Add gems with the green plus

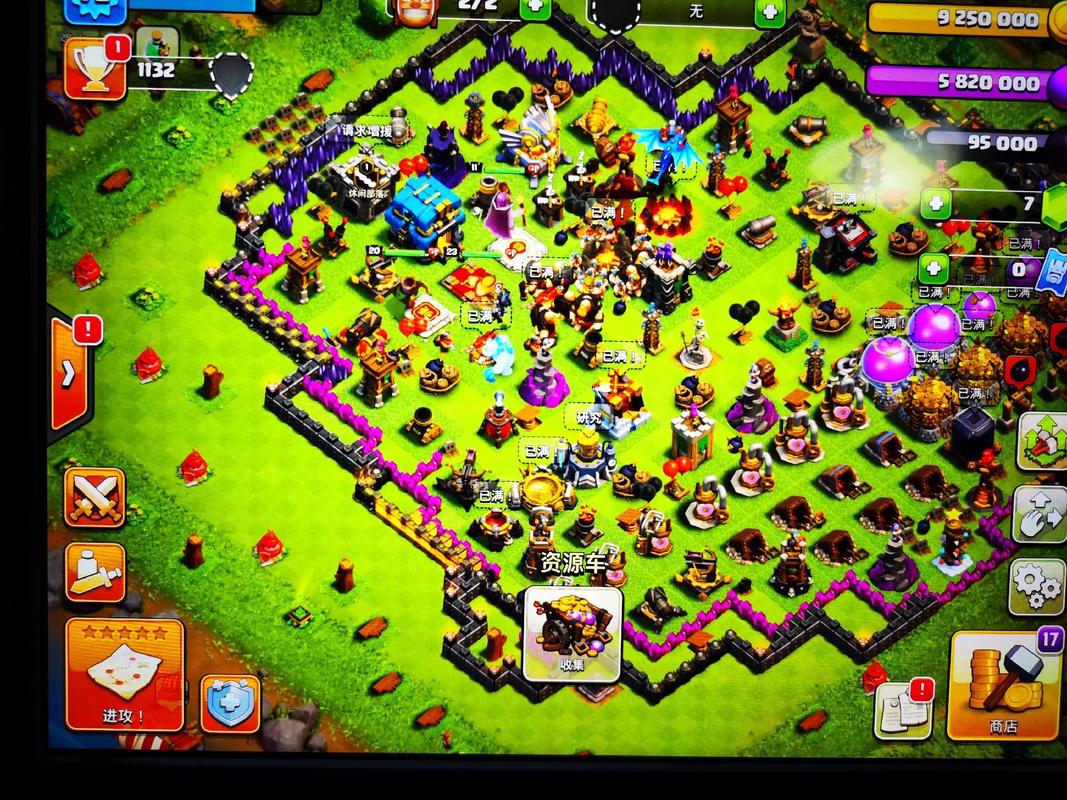click(x=937, y=205)
